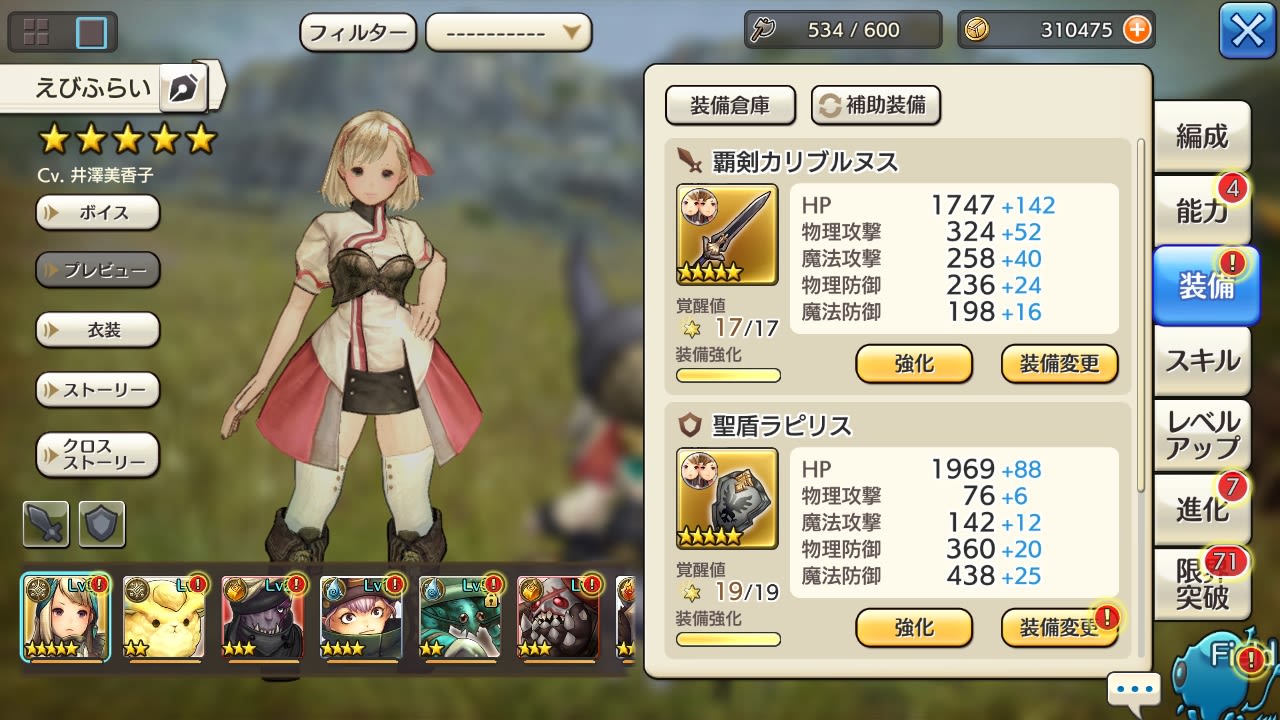Open the 装備倉庫 equipment storage

(x=730, y=105)
